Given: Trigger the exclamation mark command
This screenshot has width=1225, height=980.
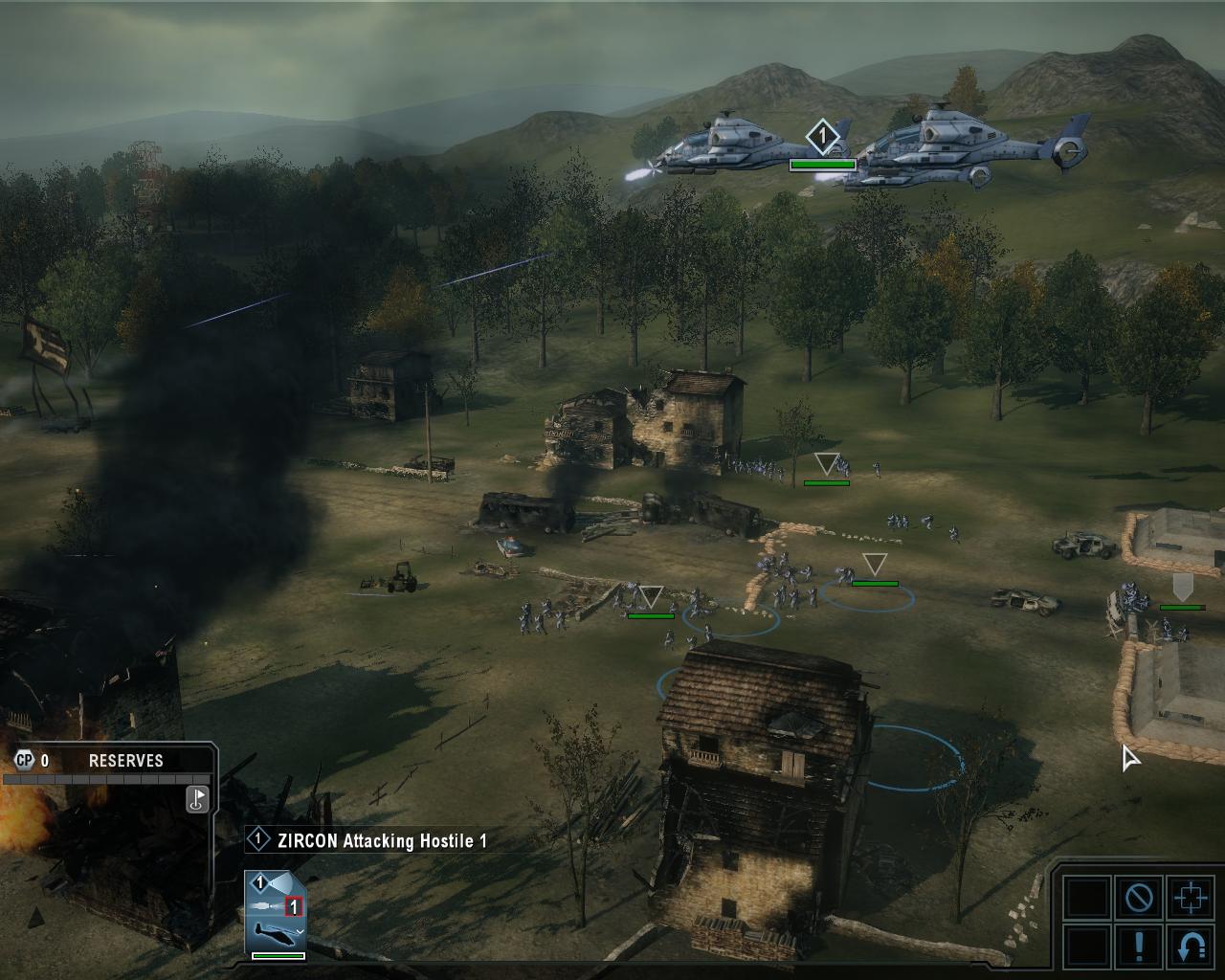Looking at the screenshot, I should 1139,946.
